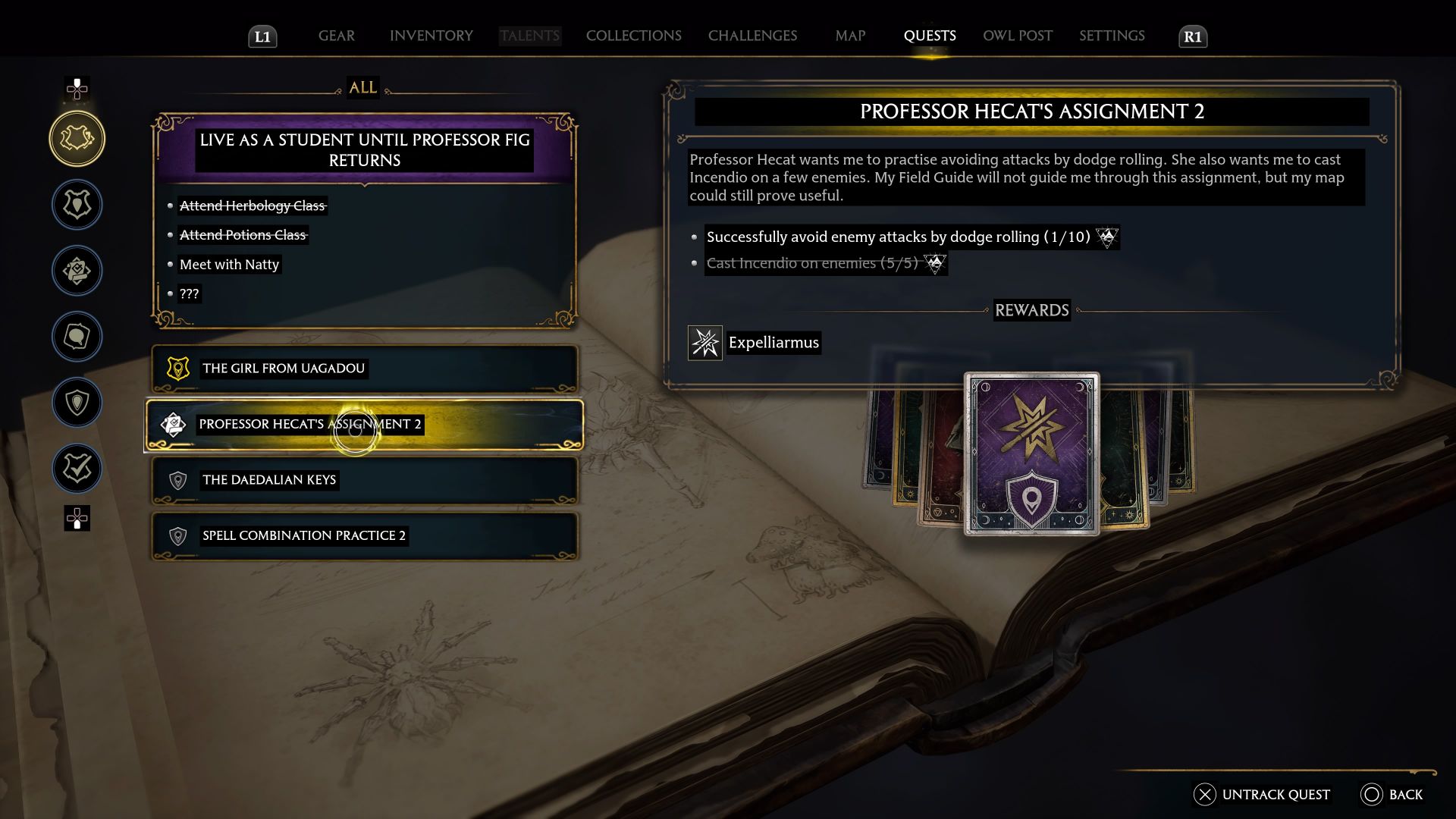Select the exploration quests shield icon
Viewport: 1456px width, 819px height.
pyautogui.click(x=77, y=403)
